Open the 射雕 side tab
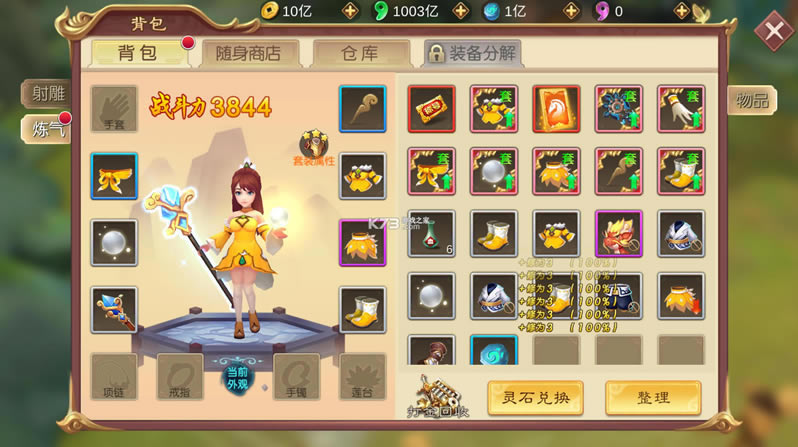 48,93
